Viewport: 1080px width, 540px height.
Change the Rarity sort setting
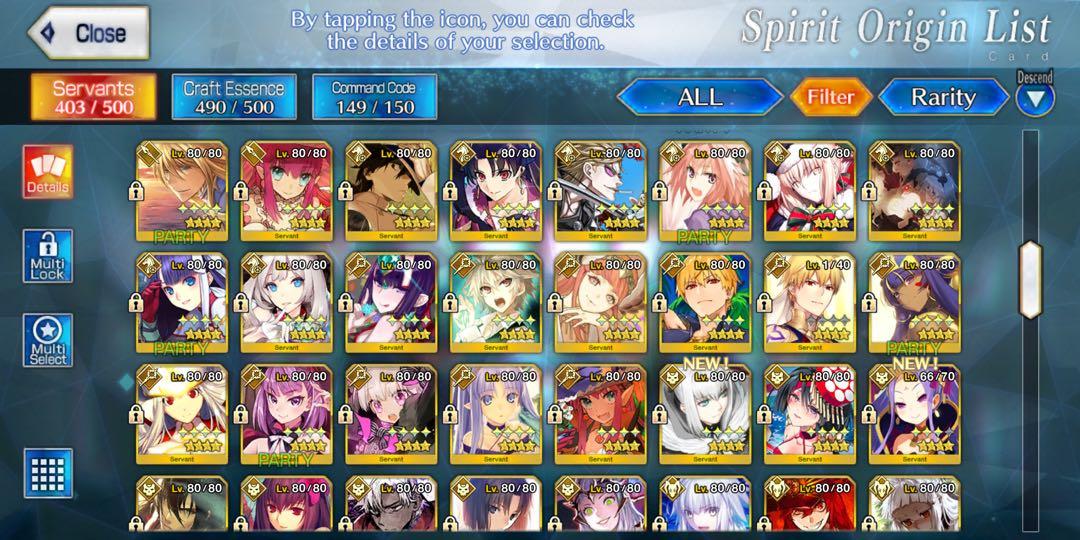[942, 97]
